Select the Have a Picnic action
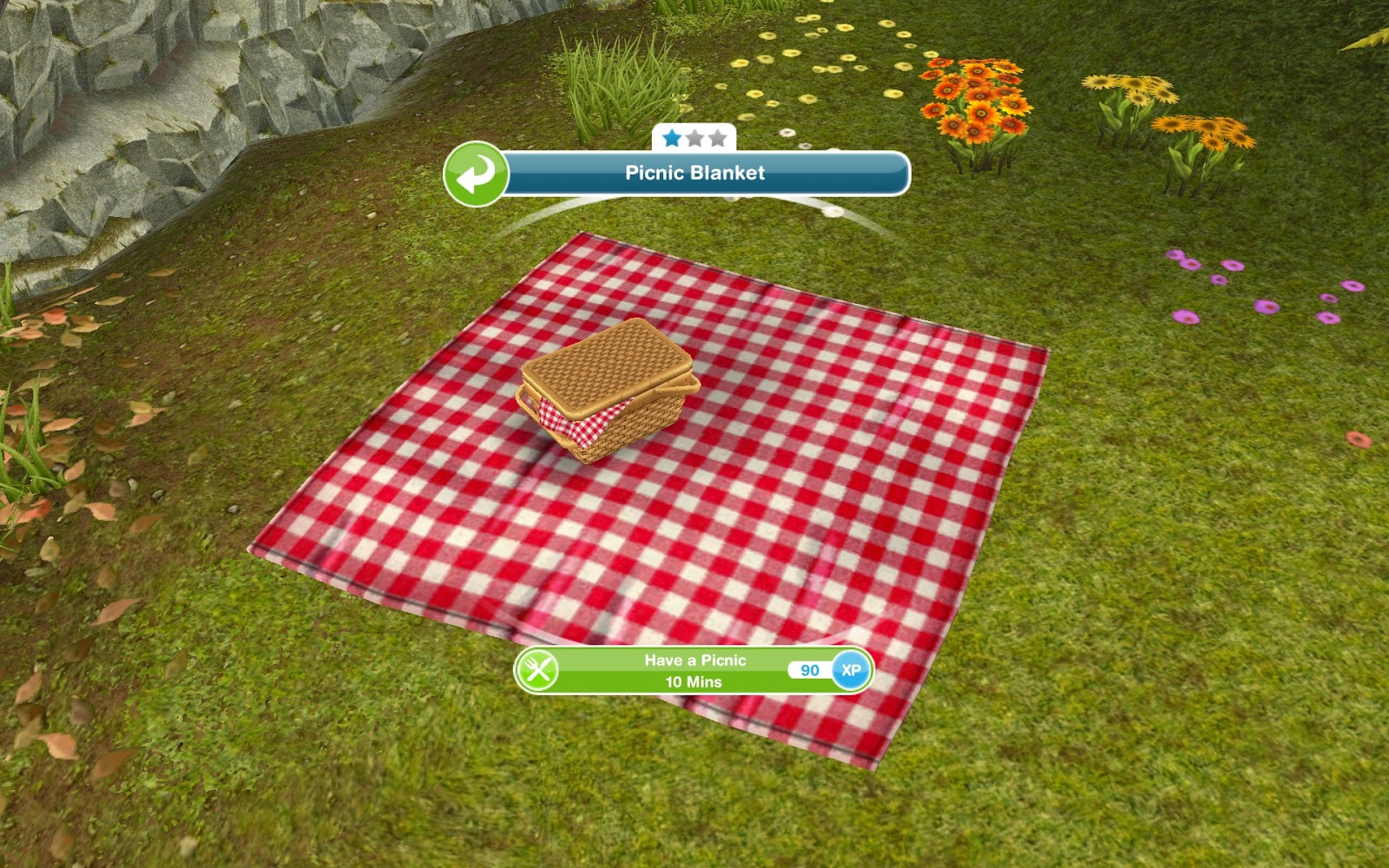The height and width of the screenshot is (868, 1389). click(695, 660)
